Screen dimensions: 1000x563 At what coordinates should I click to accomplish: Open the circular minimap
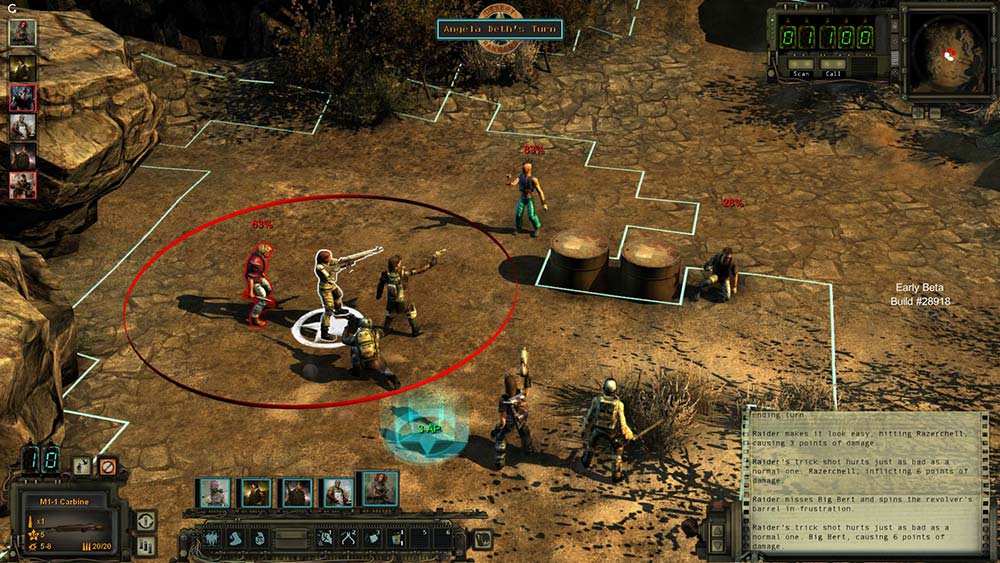945,48
